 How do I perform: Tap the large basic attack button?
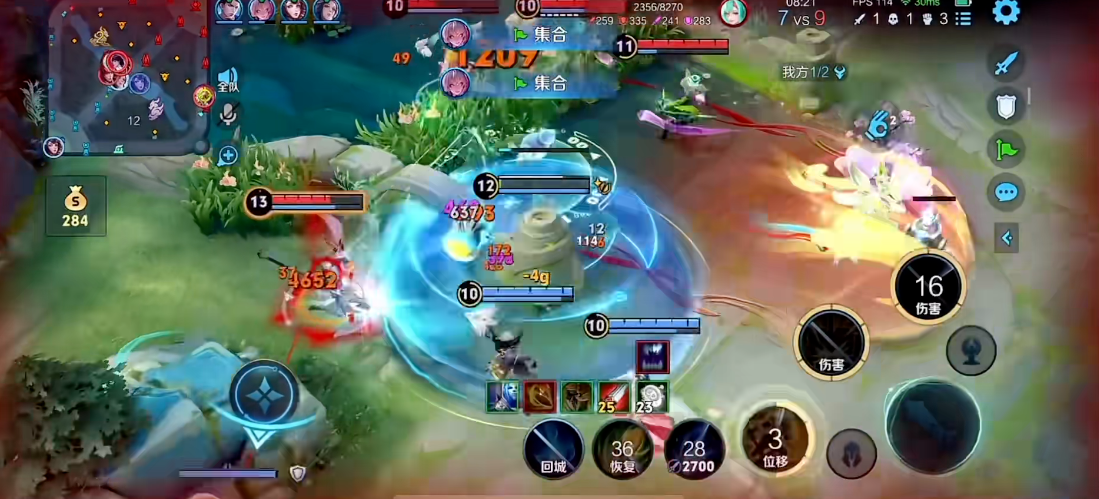(933, 426)
